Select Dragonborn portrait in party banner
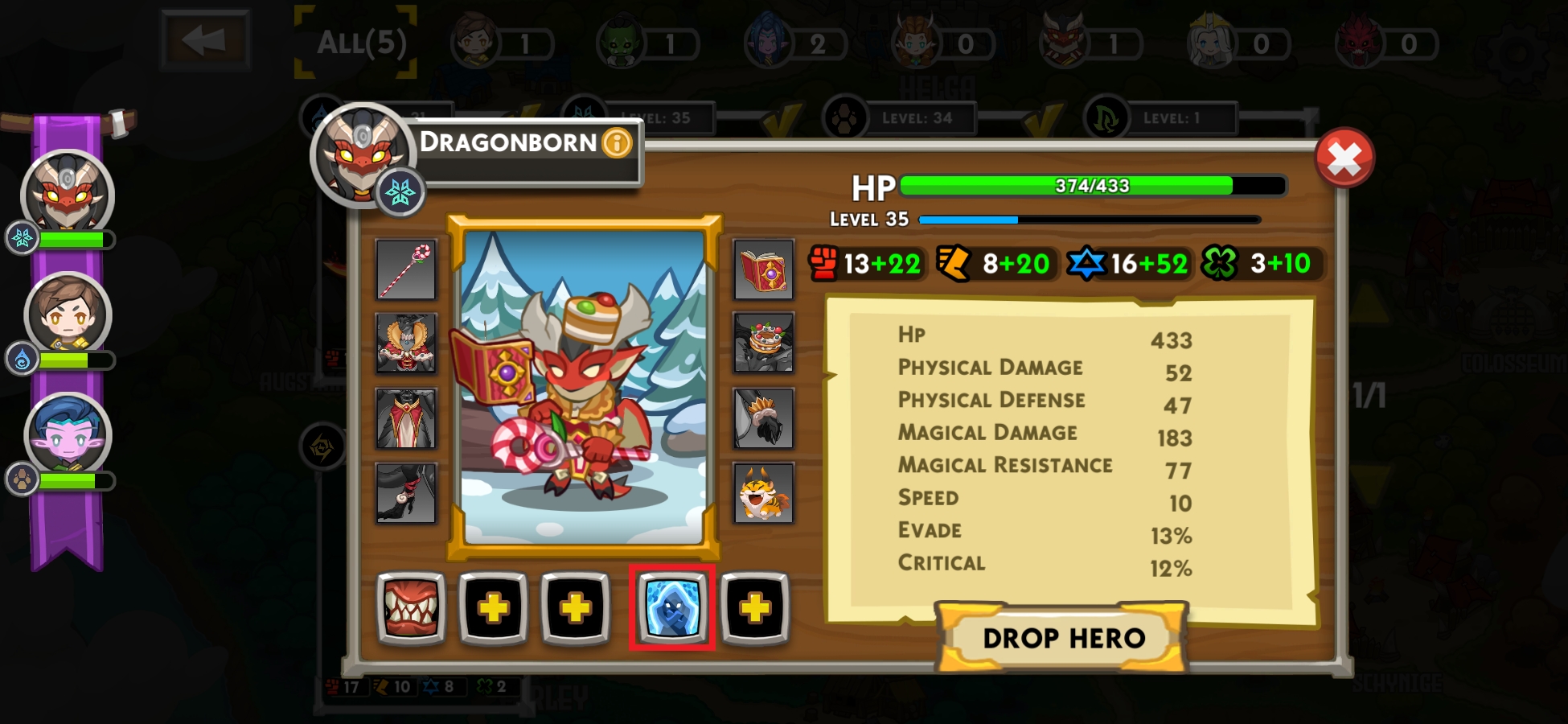 (x=68, y=195)
